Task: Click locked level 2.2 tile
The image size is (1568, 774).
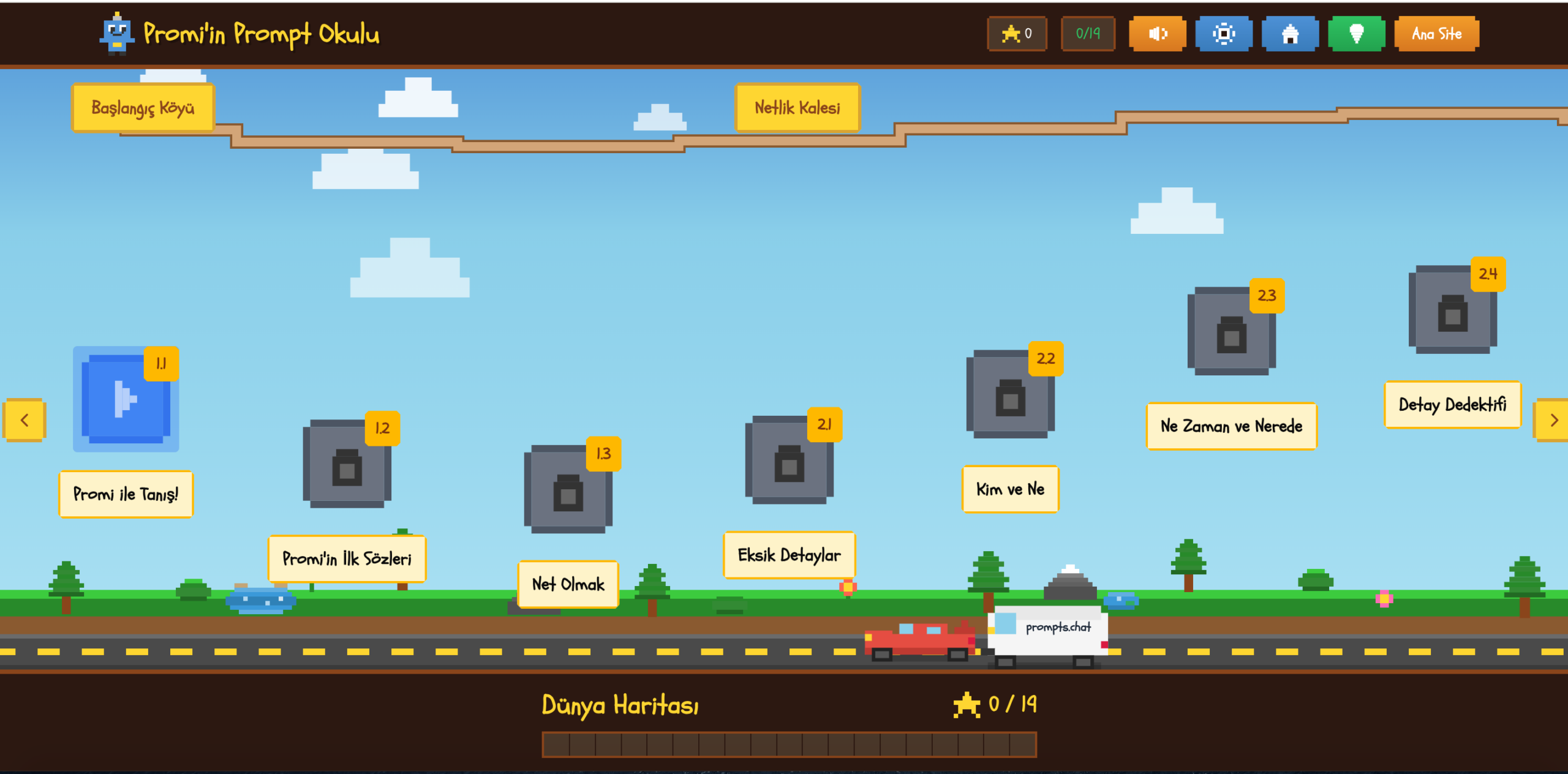Action: click(x=1010, y=394)
